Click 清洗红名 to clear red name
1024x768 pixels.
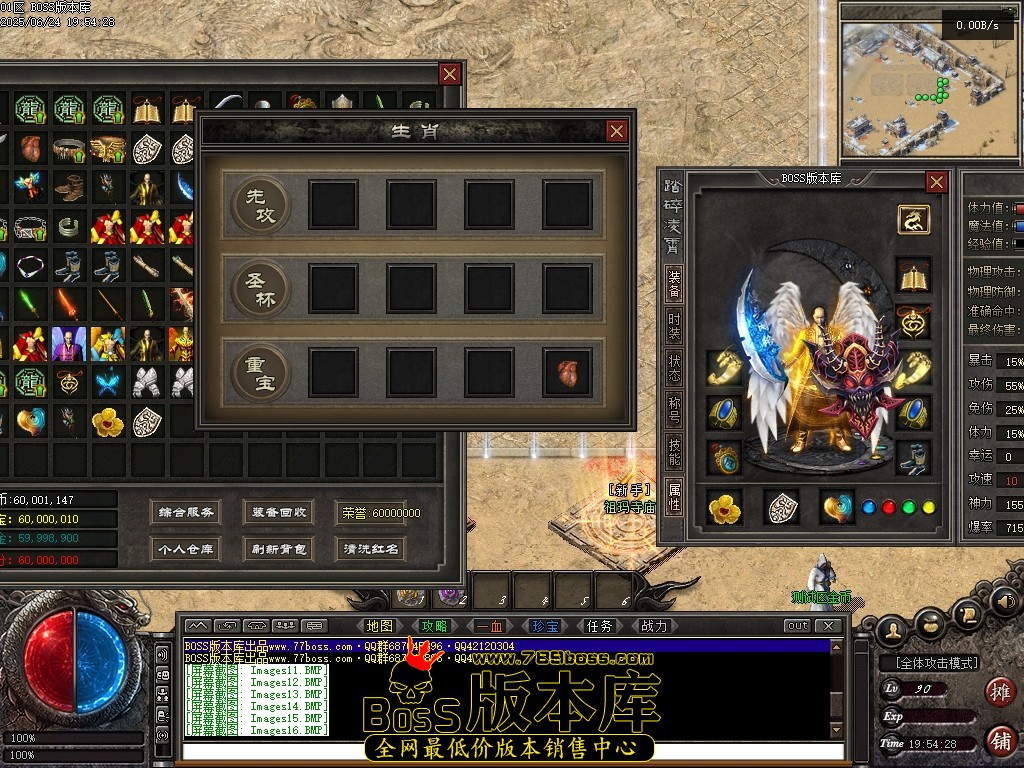tap(371, 549)
